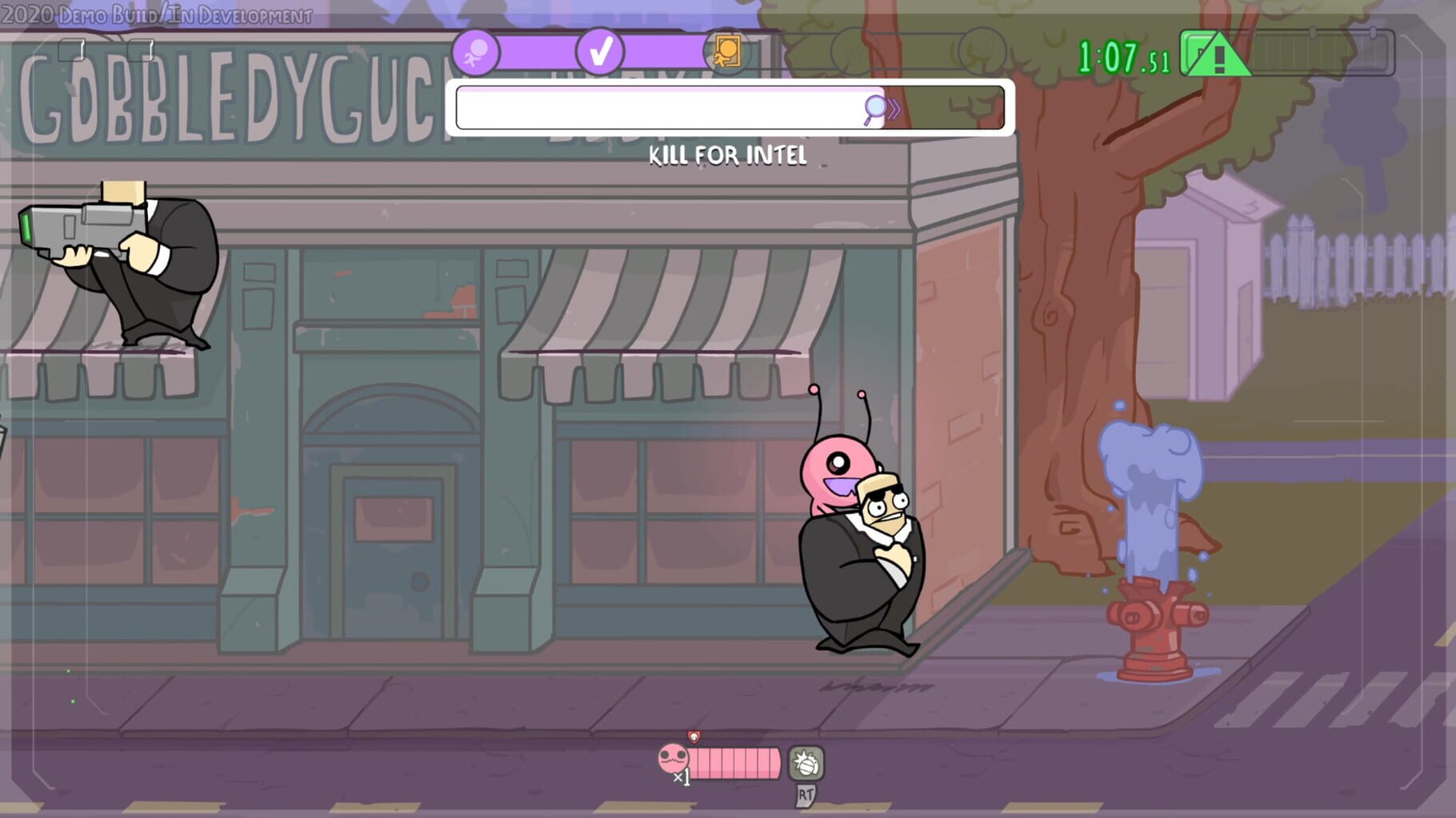The image size is (1456, 818).
Task: Expand the objective text bar below the progress track
Action: point(728,108)
